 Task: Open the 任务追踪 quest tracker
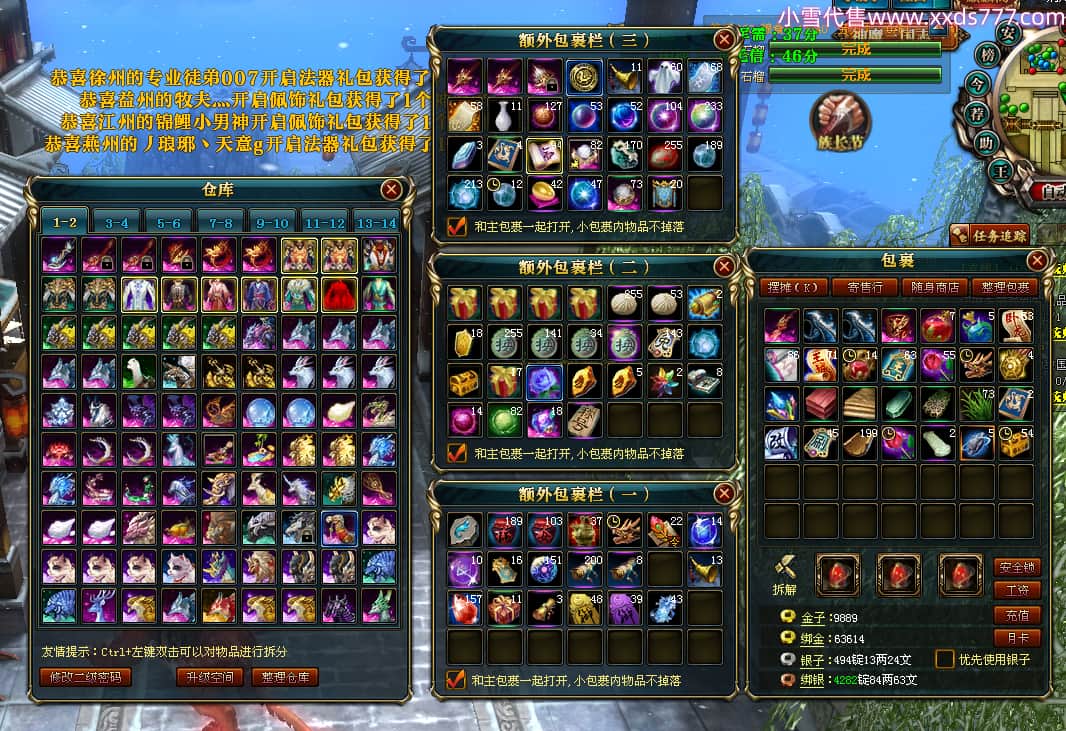coord(988,235)
